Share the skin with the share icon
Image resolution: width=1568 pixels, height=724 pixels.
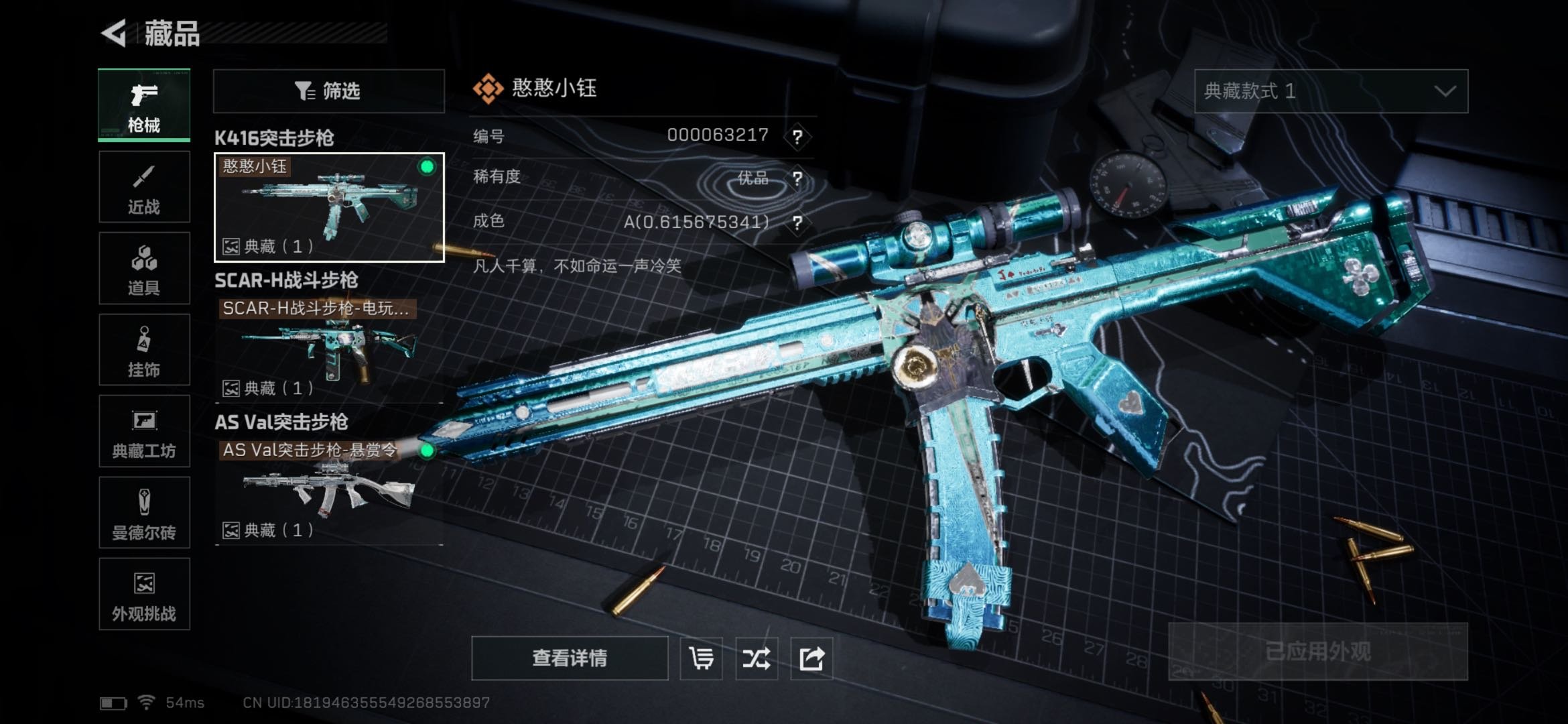(811, 658)
